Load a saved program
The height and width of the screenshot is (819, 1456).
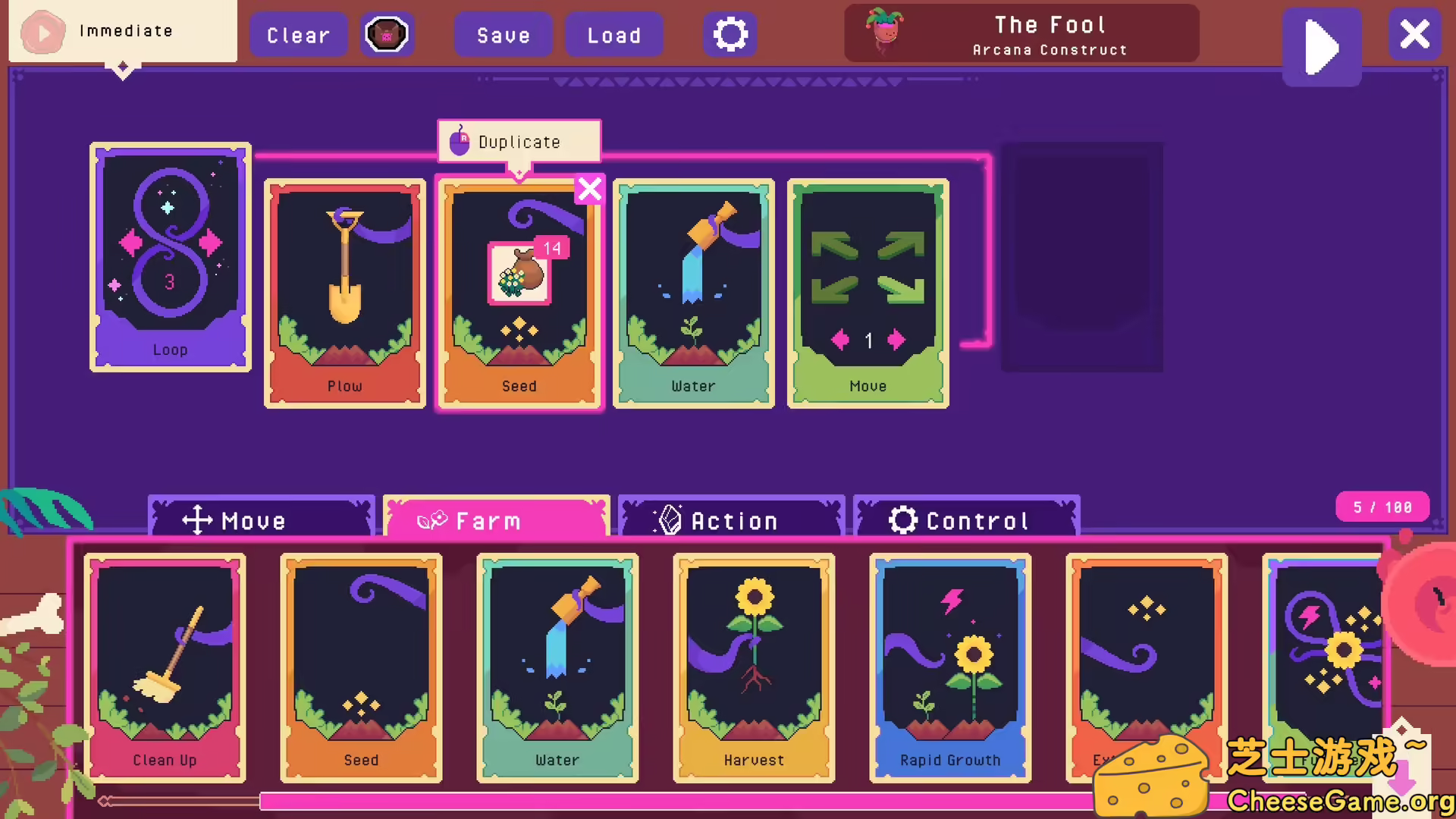(614, 35)
